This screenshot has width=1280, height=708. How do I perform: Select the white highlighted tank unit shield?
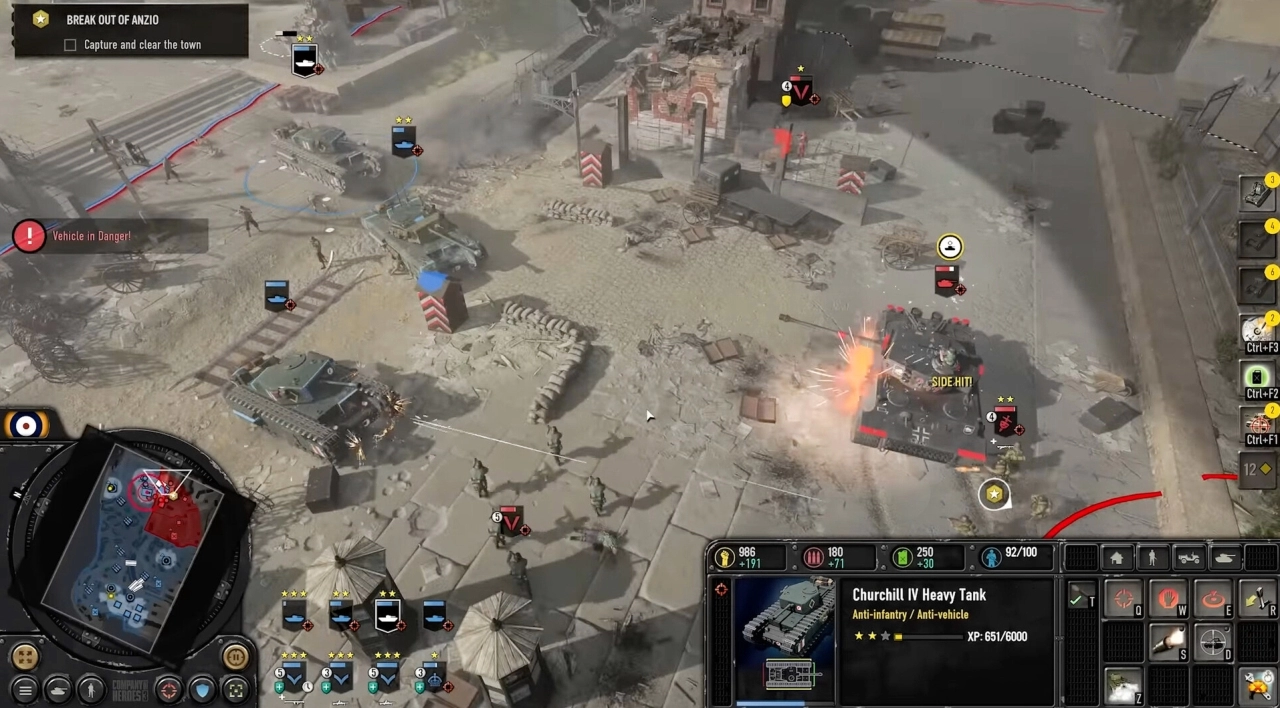pos(387,614)
